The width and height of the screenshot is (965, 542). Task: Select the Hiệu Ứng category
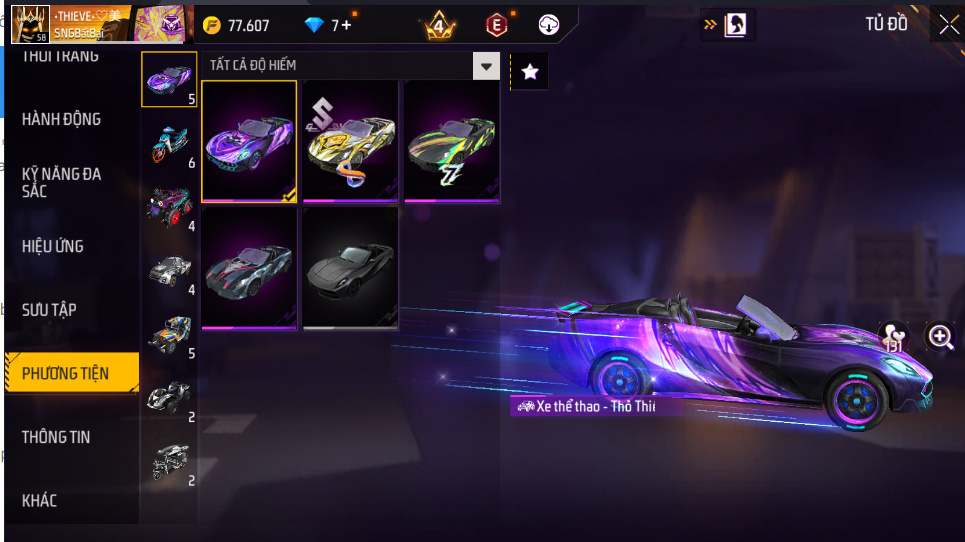(53, 246)
